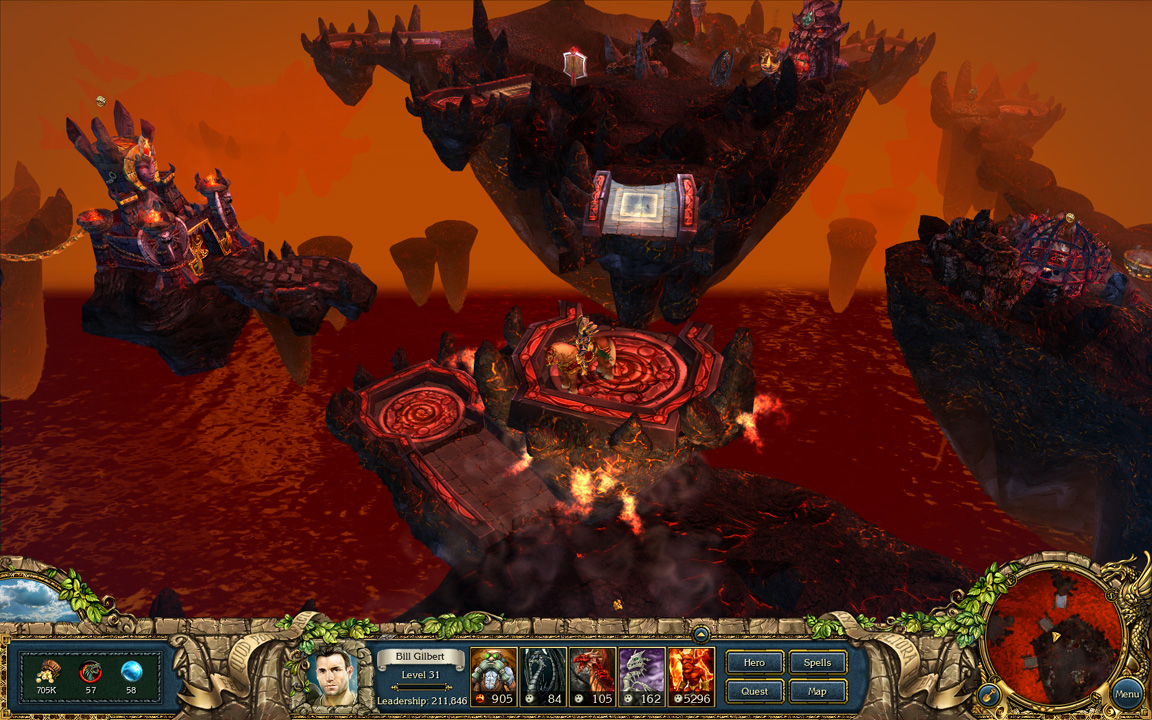Select the bone dragon troop with 162
Viewport: 1152px width, 720px height.
coord(642,676)
